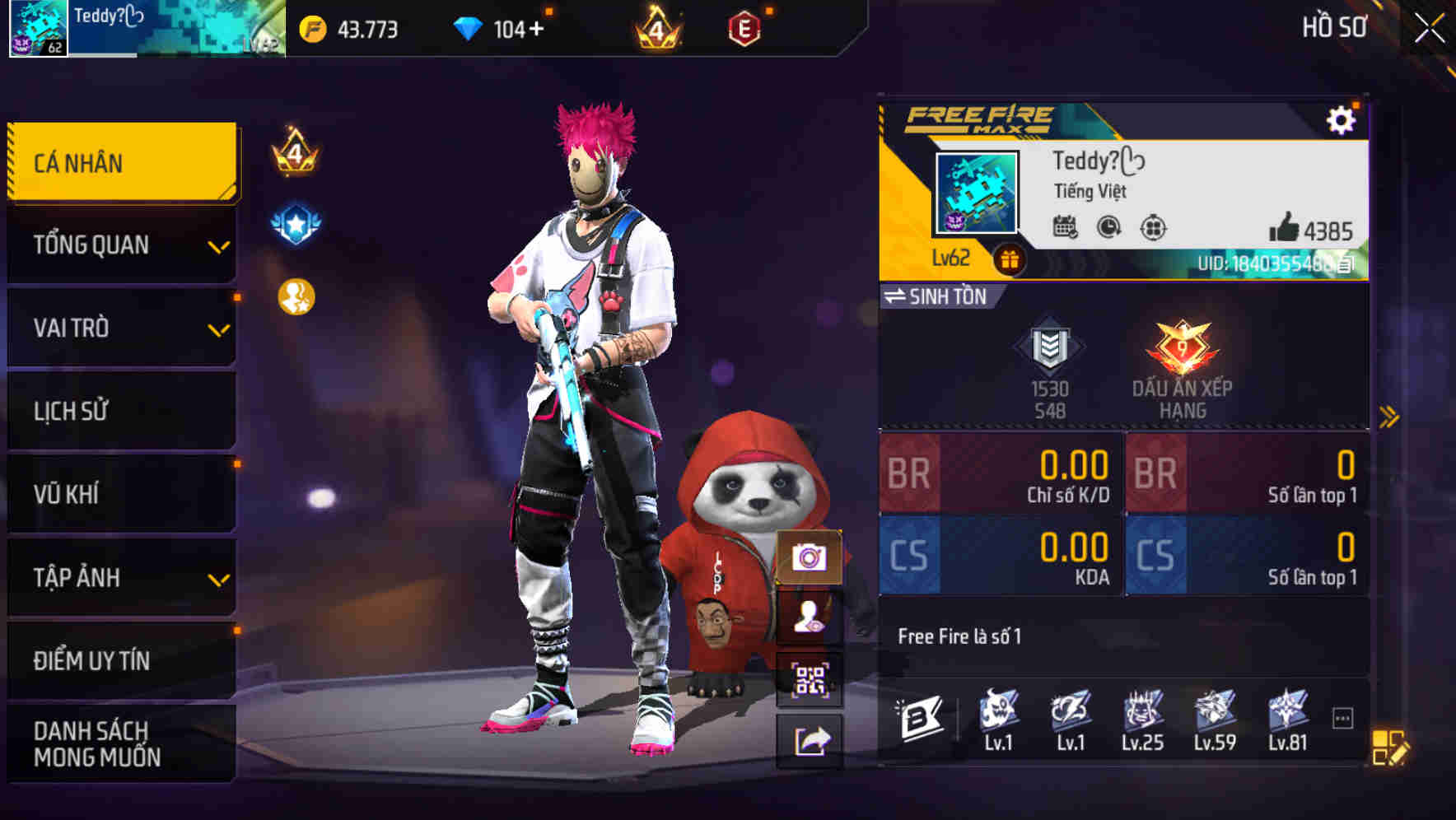Expand the Tổng Quan section
Viewport: 1456px width, 820px height.
click(x=119, y=245)
